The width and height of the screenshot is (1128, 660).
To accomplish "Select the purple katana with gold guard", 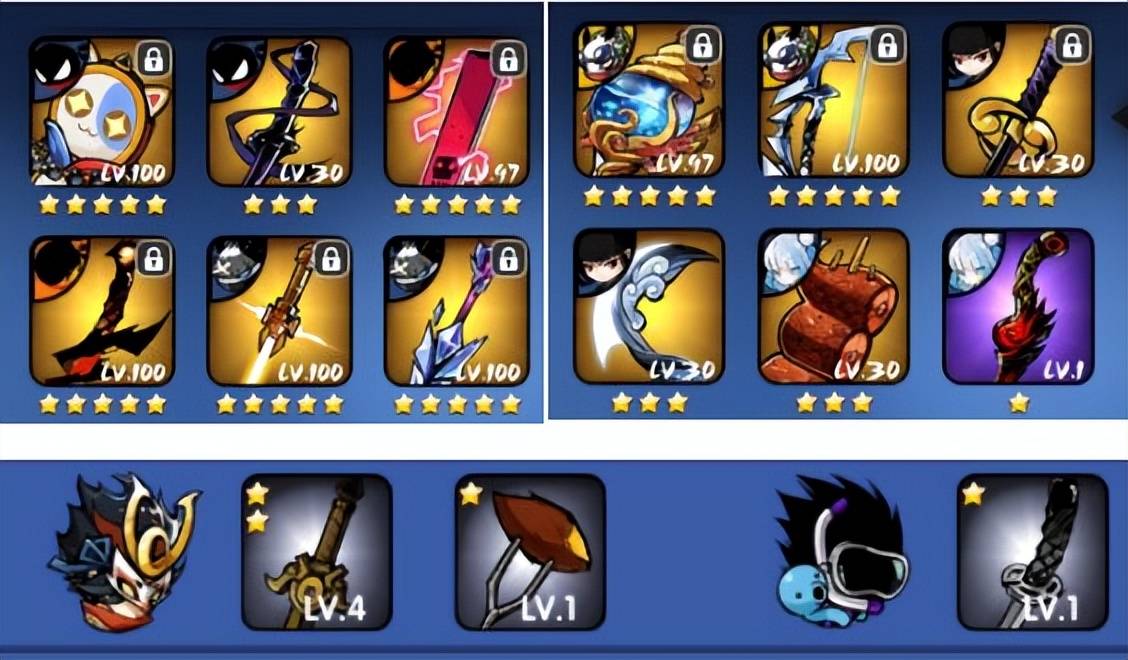I will coord(1018,100).
